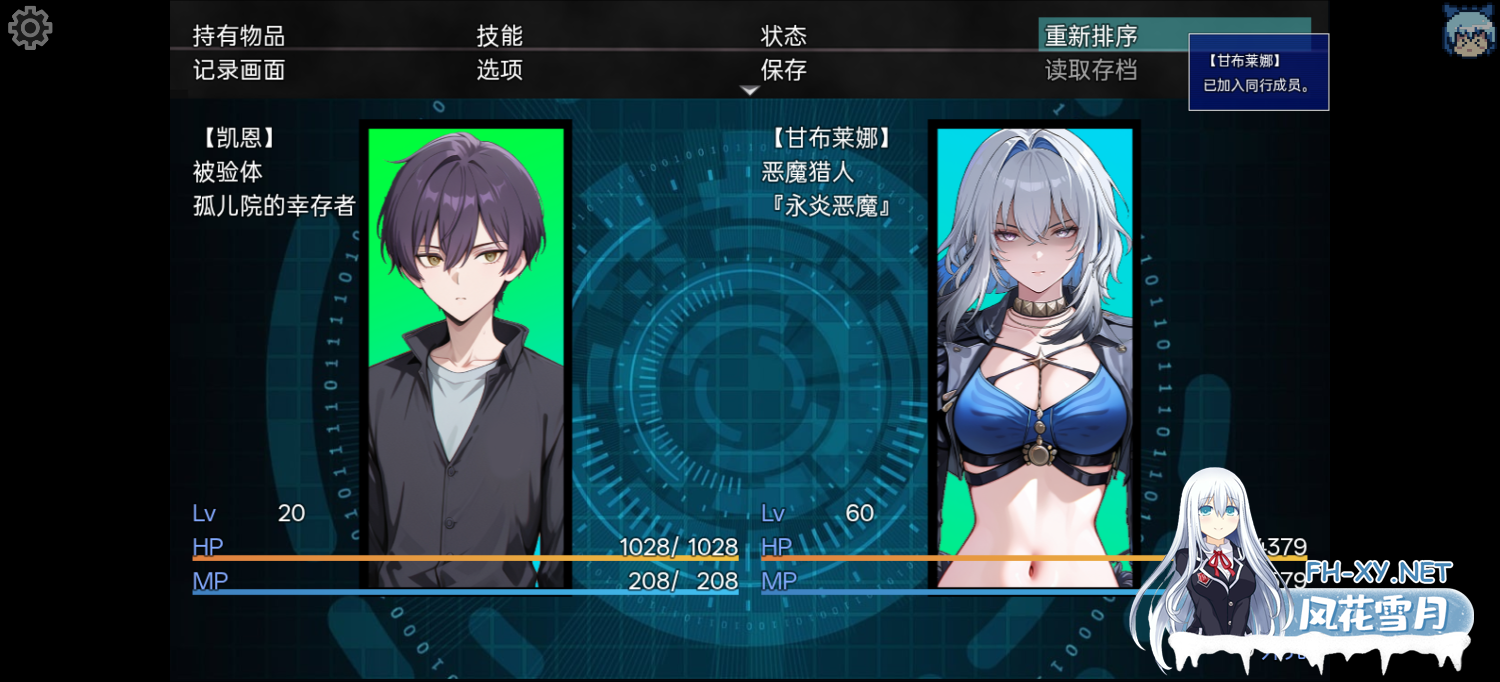Click the pixel character avatar icon

pyautogui.click(x=1469, y=28)
